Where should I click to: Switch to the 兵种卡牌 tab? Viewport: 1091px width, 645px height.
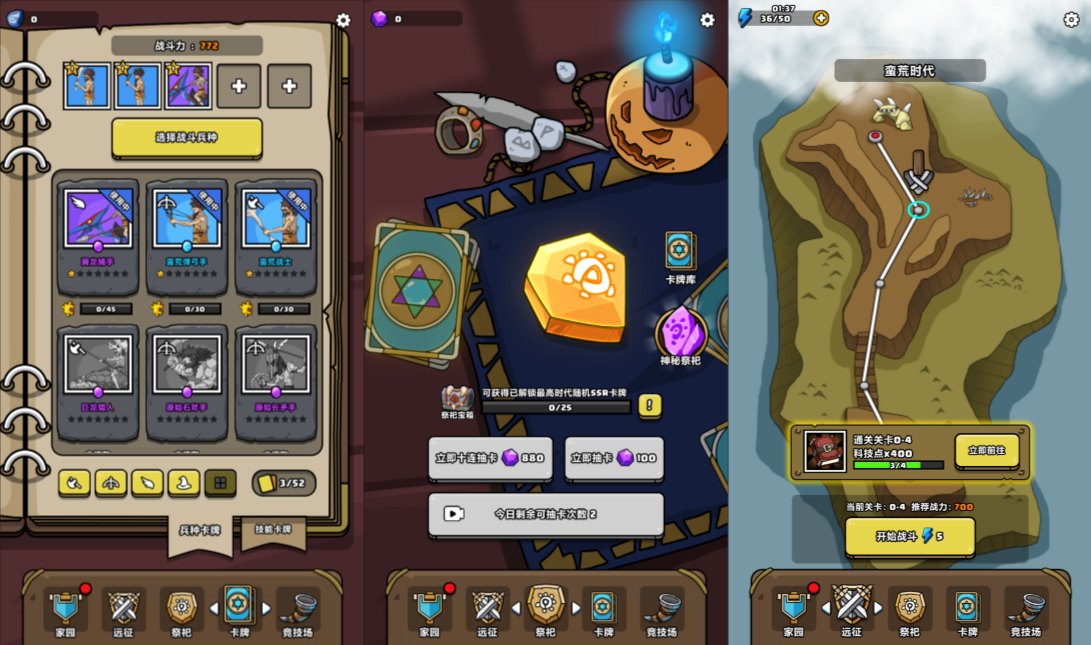[x=200, y=530]
